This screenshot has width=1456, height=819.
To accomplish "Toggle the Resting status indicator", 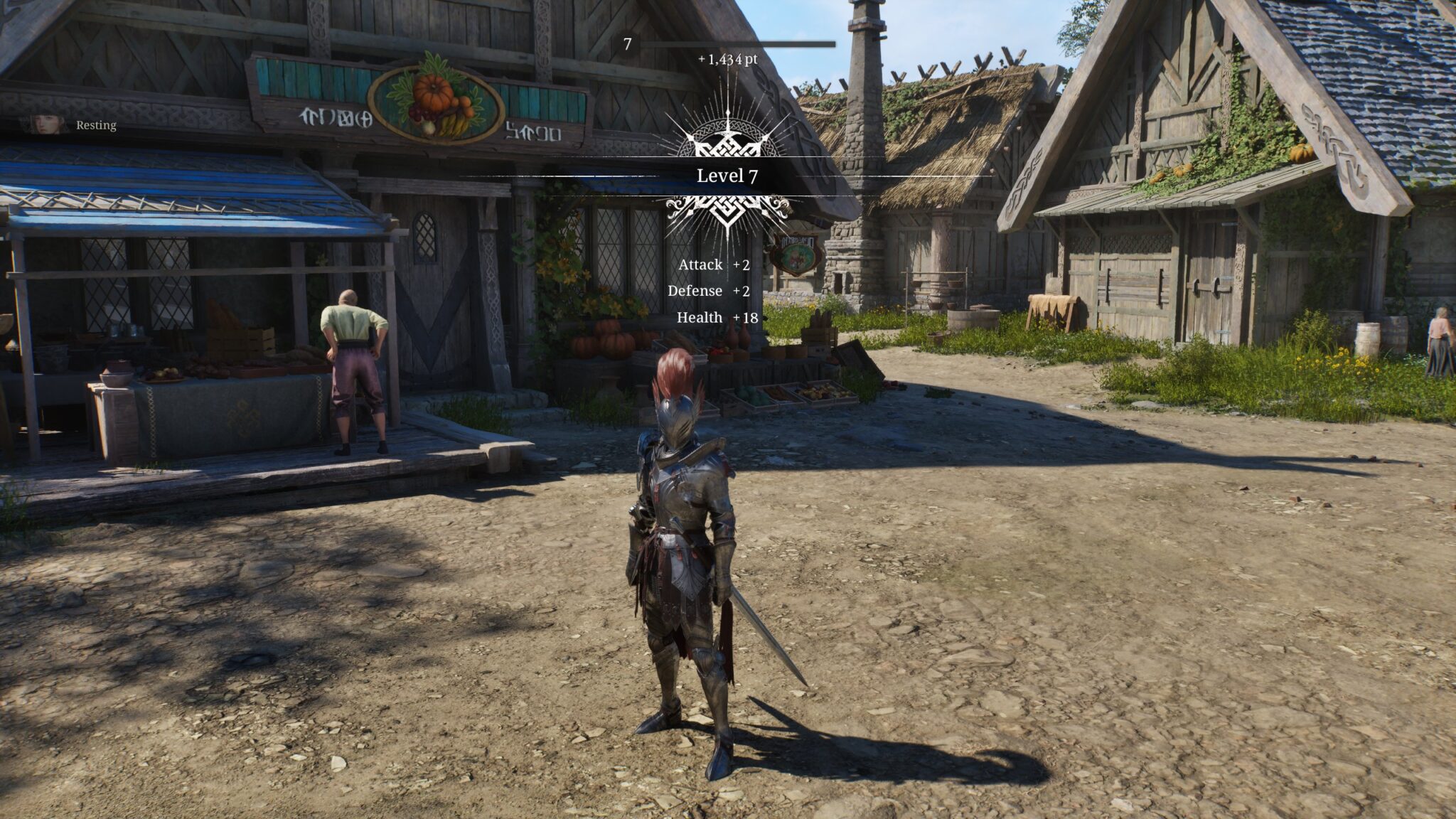I will coord(95,125).
